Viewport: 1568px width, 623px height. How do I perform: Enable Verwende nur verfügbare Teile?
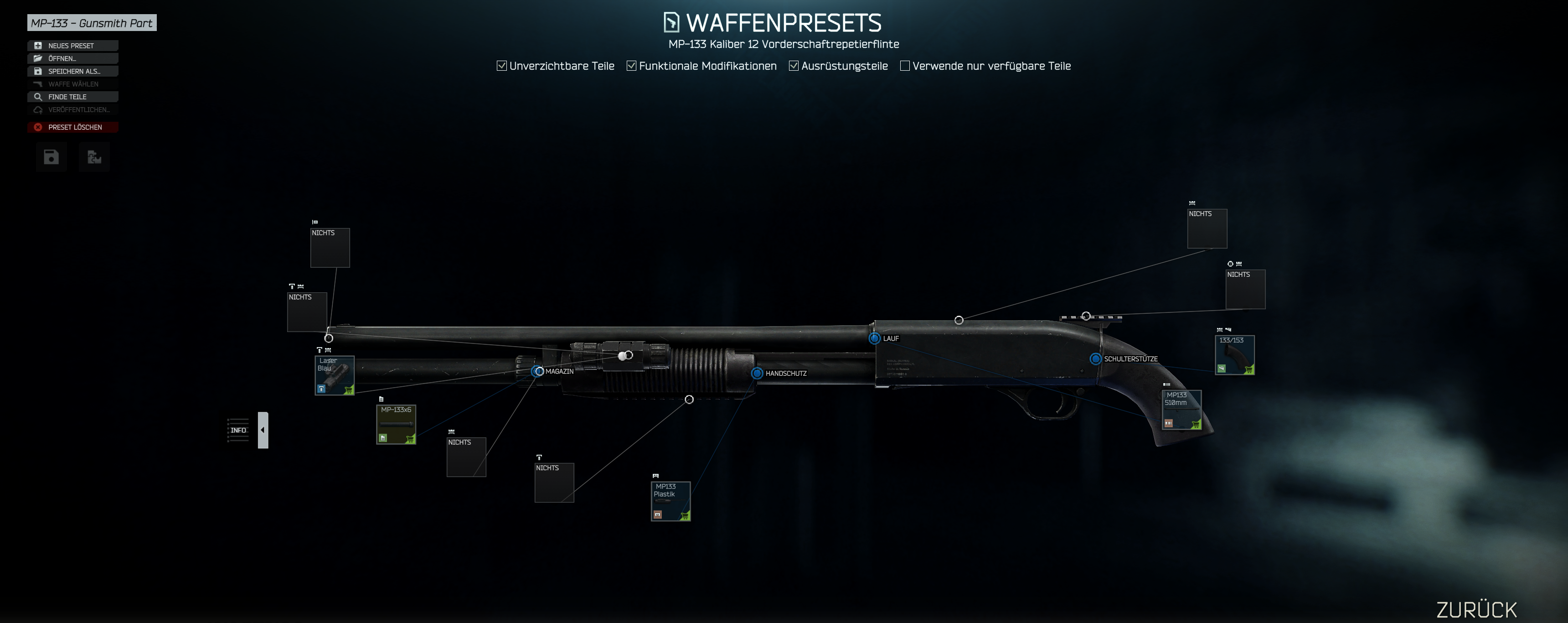[x=905, y=66]
